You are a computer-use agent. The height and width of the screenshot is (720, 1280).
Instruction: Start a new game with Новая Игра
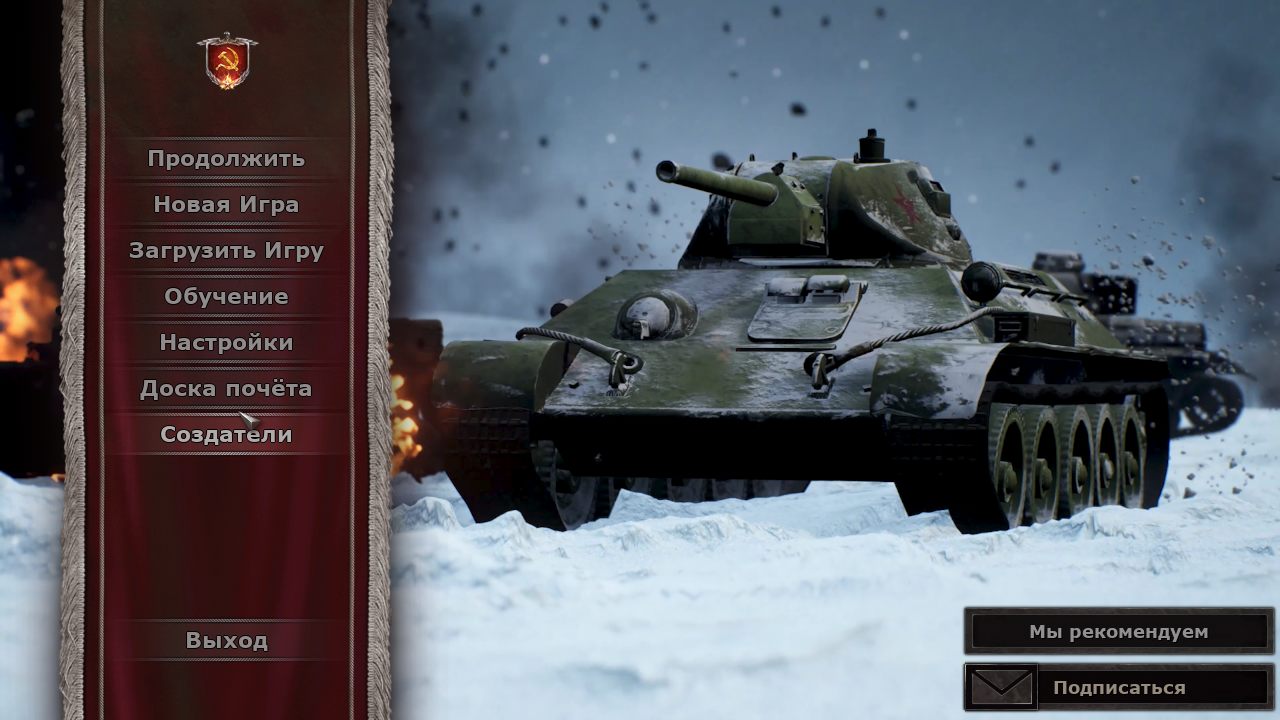coord(226,205)
